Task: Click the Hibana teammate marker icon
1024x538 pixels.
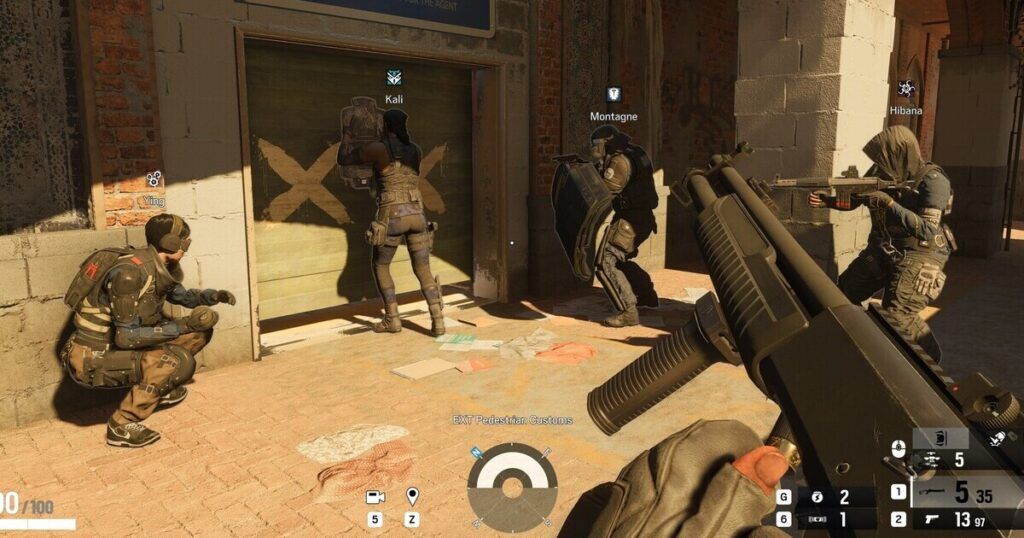Action: [x=906, y=89]
